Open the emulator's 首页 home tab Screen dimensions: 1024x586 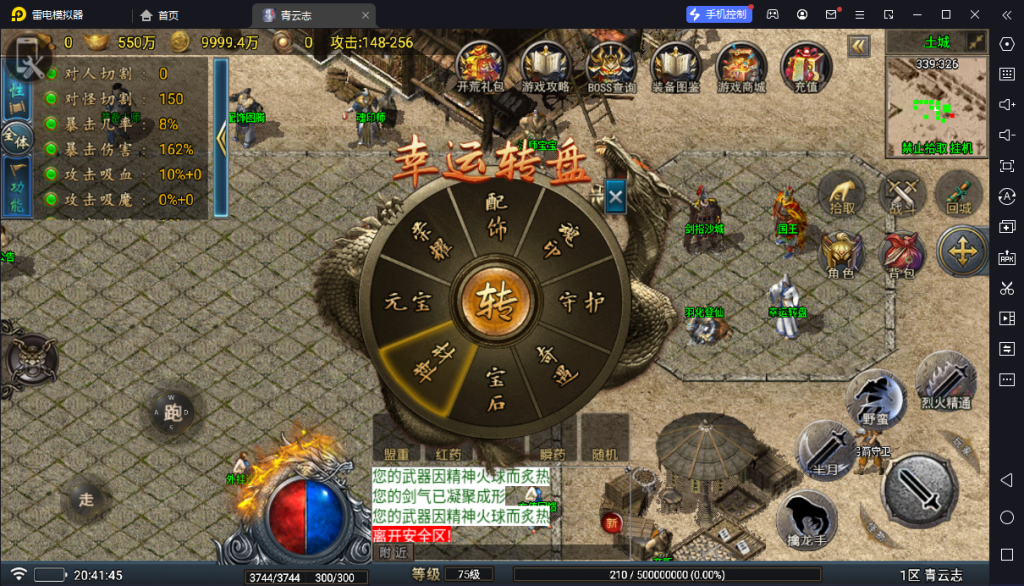160,15
